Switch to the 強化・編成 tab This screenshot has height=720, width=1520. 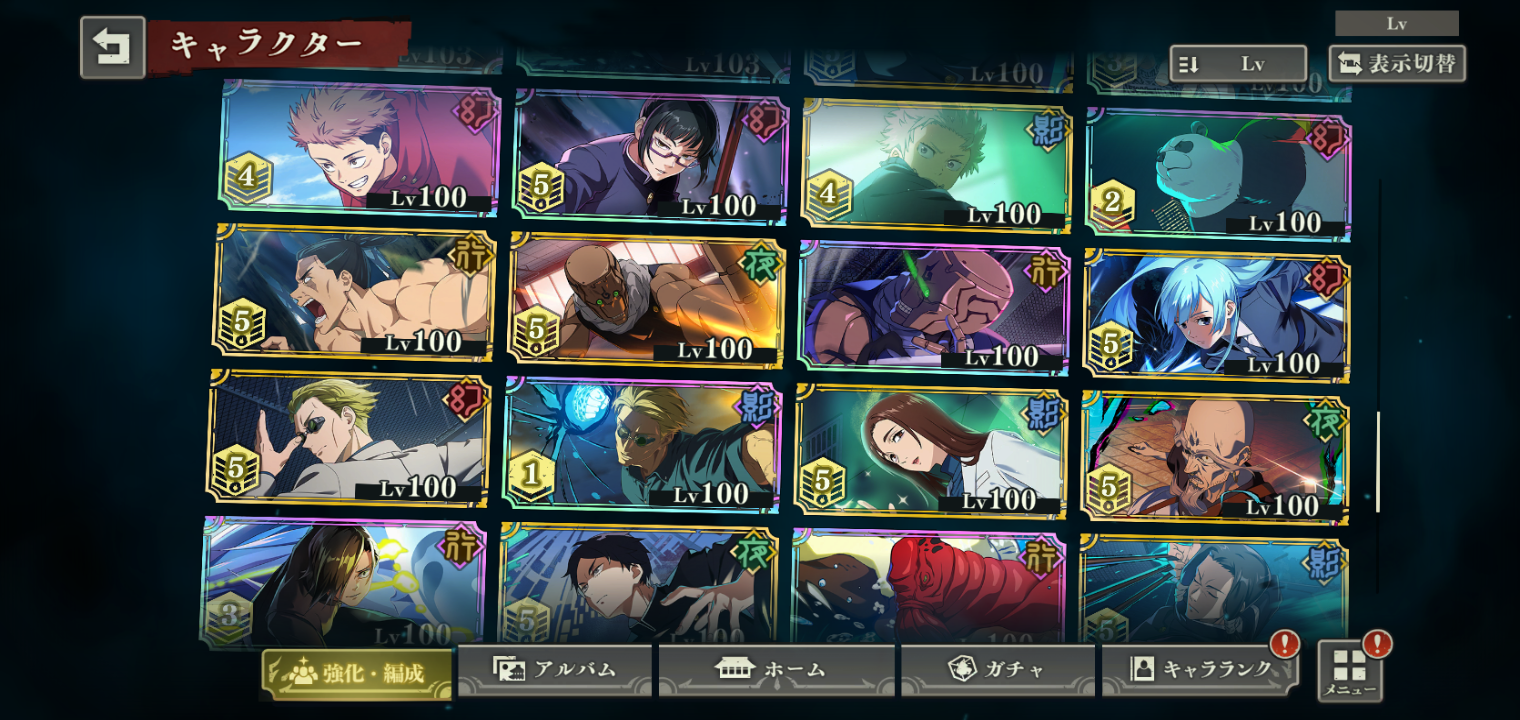tap(356, 672)
